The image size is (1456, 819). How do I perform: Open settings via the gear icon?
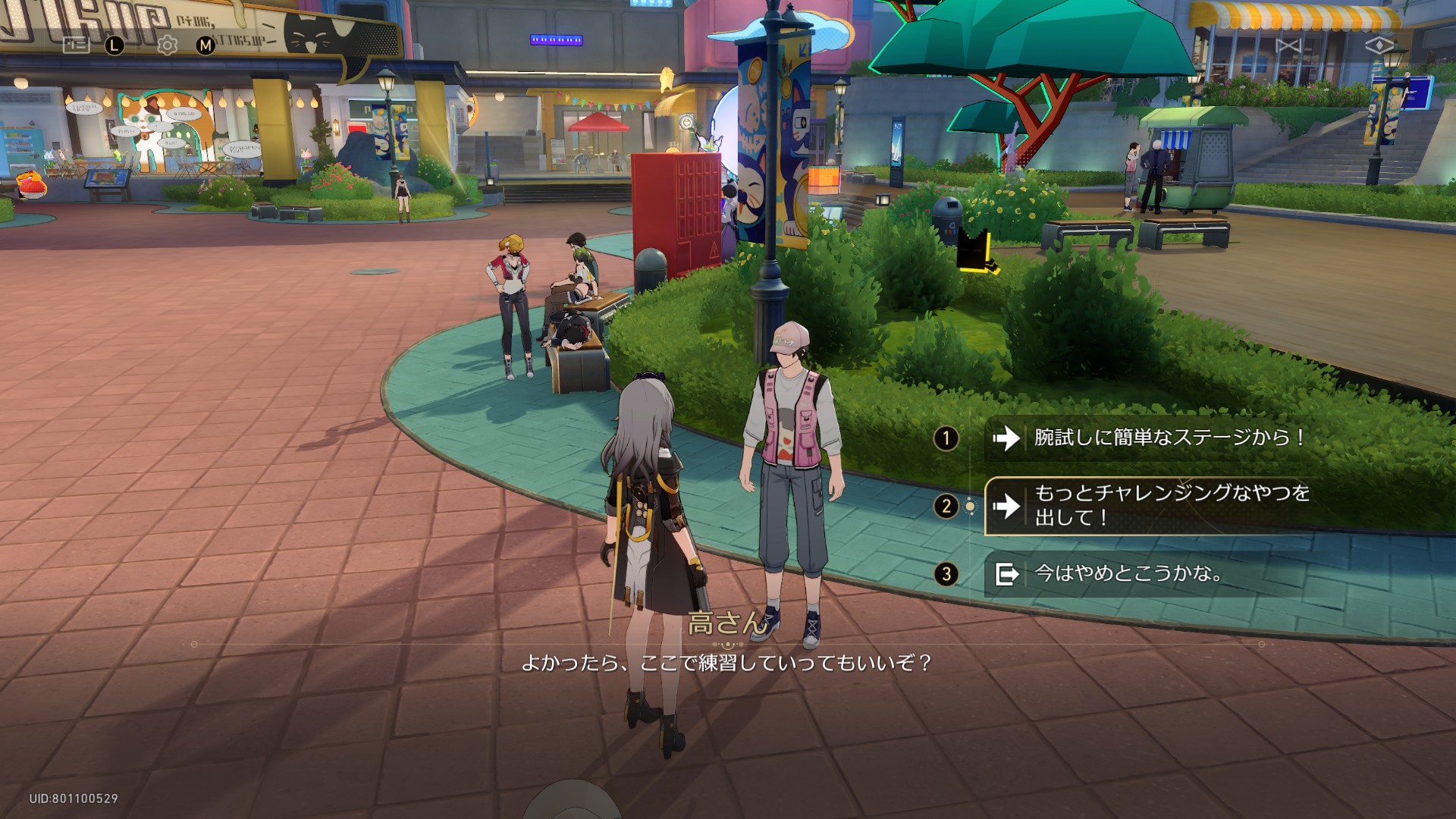tap(167, 45)
